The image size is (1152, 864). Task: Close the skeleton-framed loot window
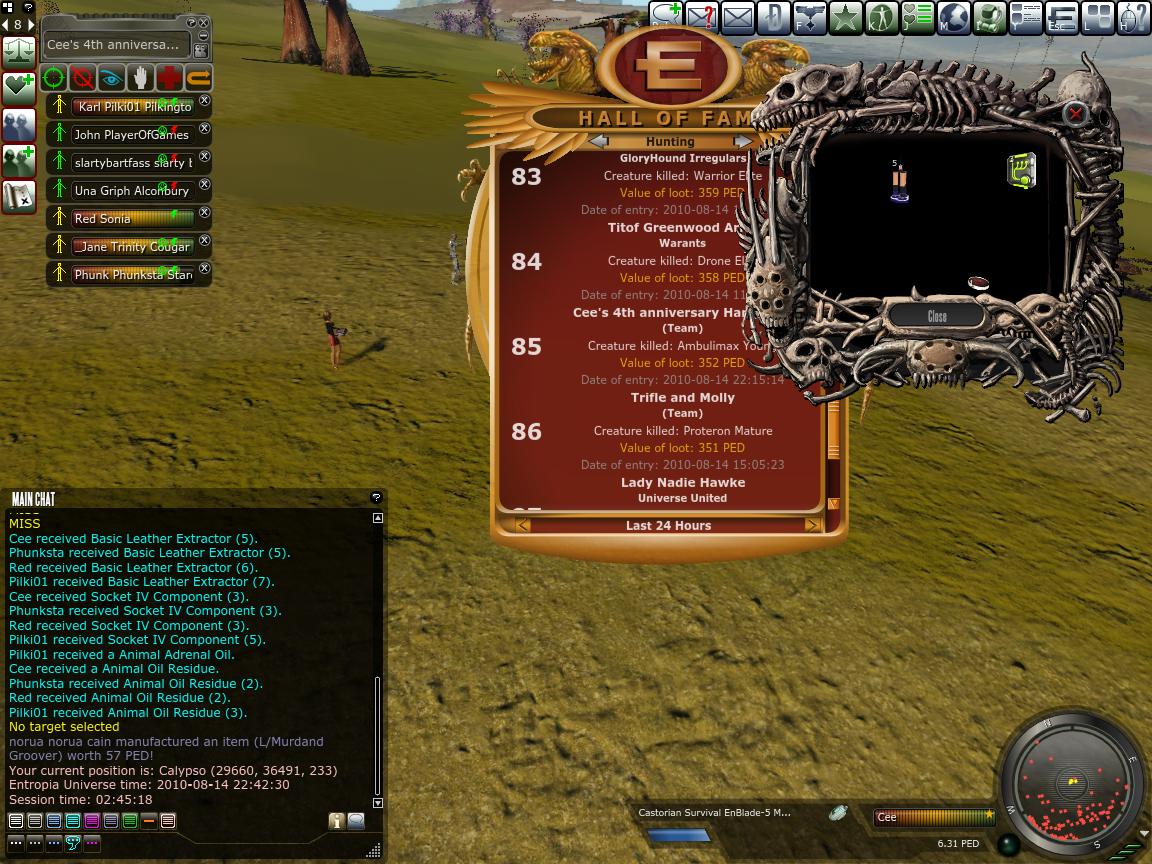pos(1075,114)
